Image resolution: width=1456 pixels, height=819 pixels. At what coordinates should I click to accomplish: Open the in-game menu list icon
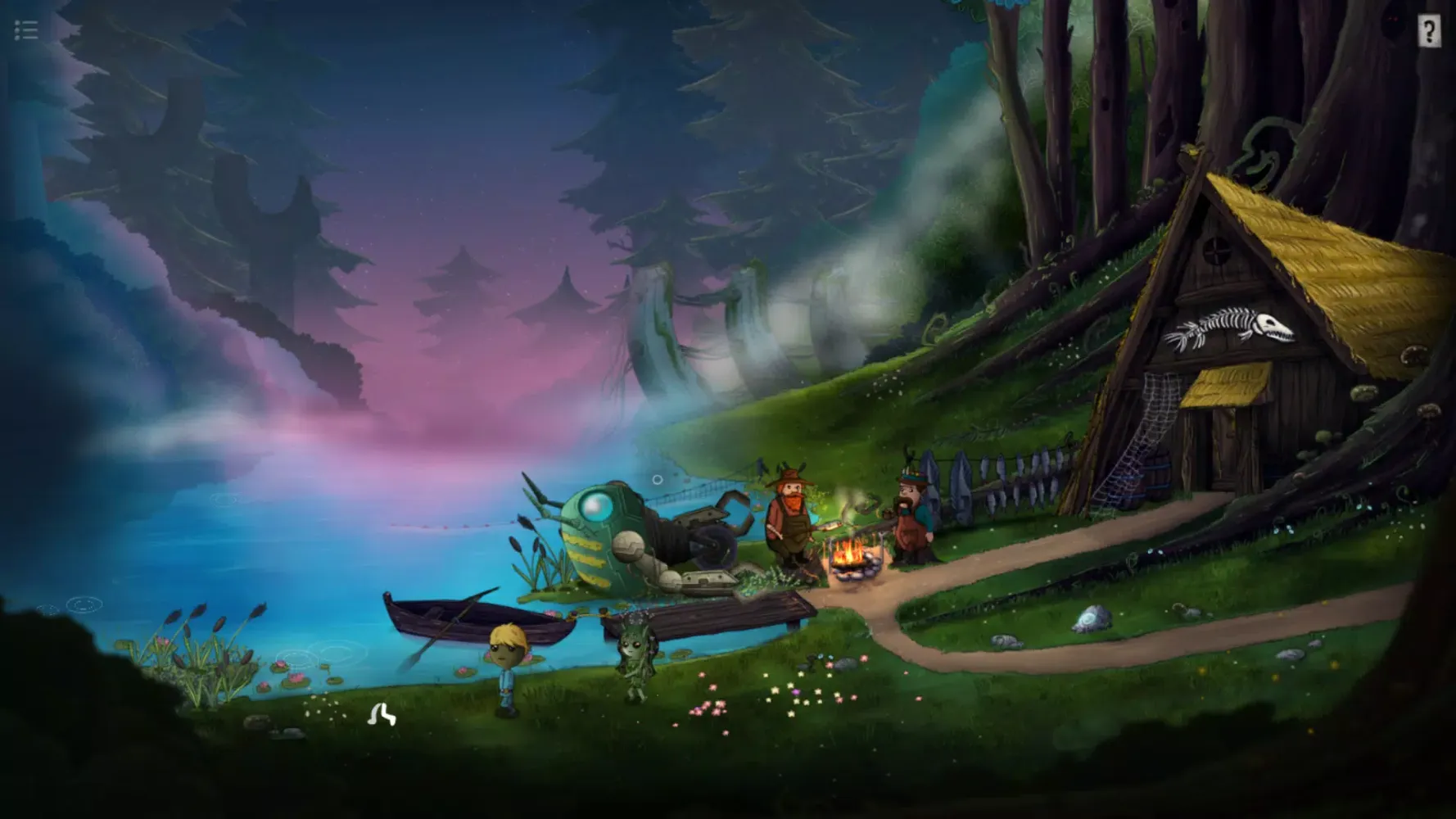(25, 29)
